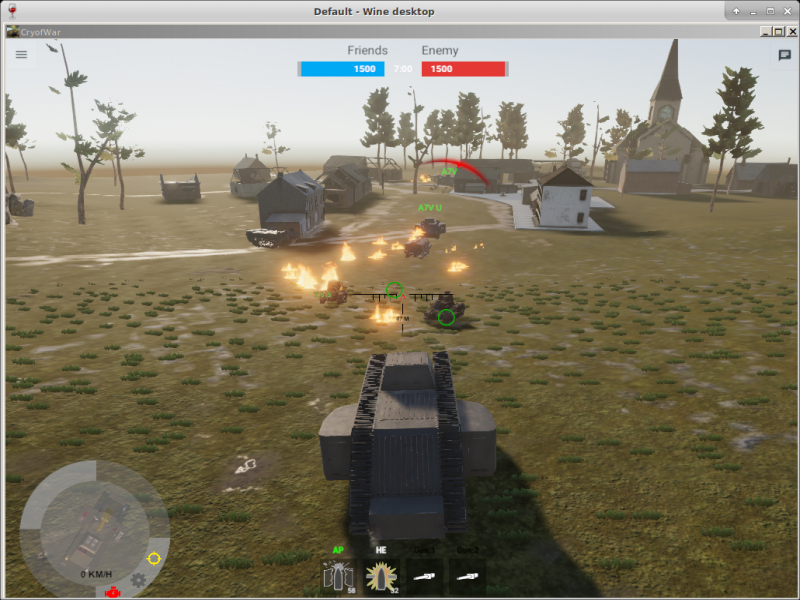Minimize the CryofWar game window
This screenshot has width=800, height=600.
765,31
